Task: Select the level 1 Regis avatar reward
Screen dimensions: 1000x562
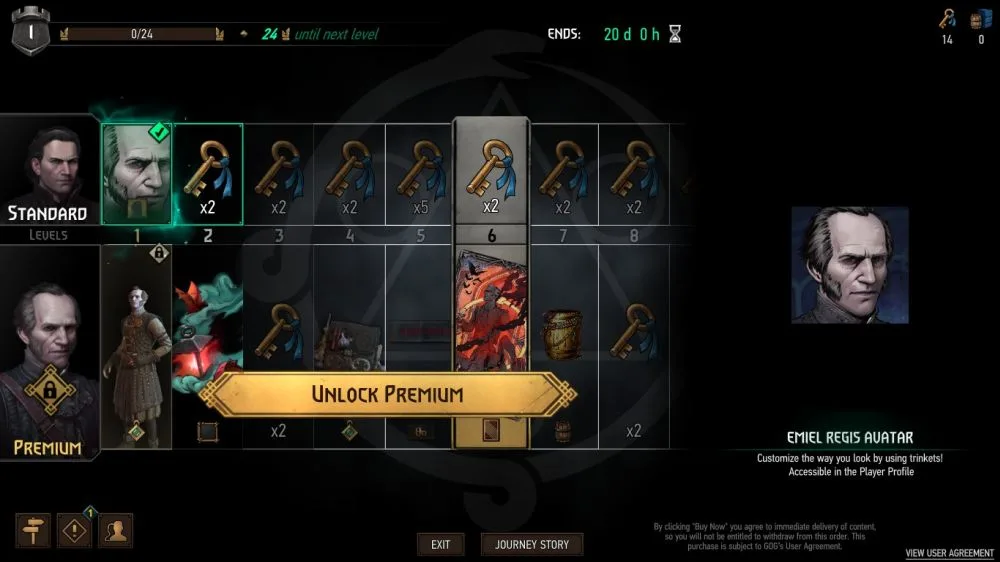Action: [137, 174]
